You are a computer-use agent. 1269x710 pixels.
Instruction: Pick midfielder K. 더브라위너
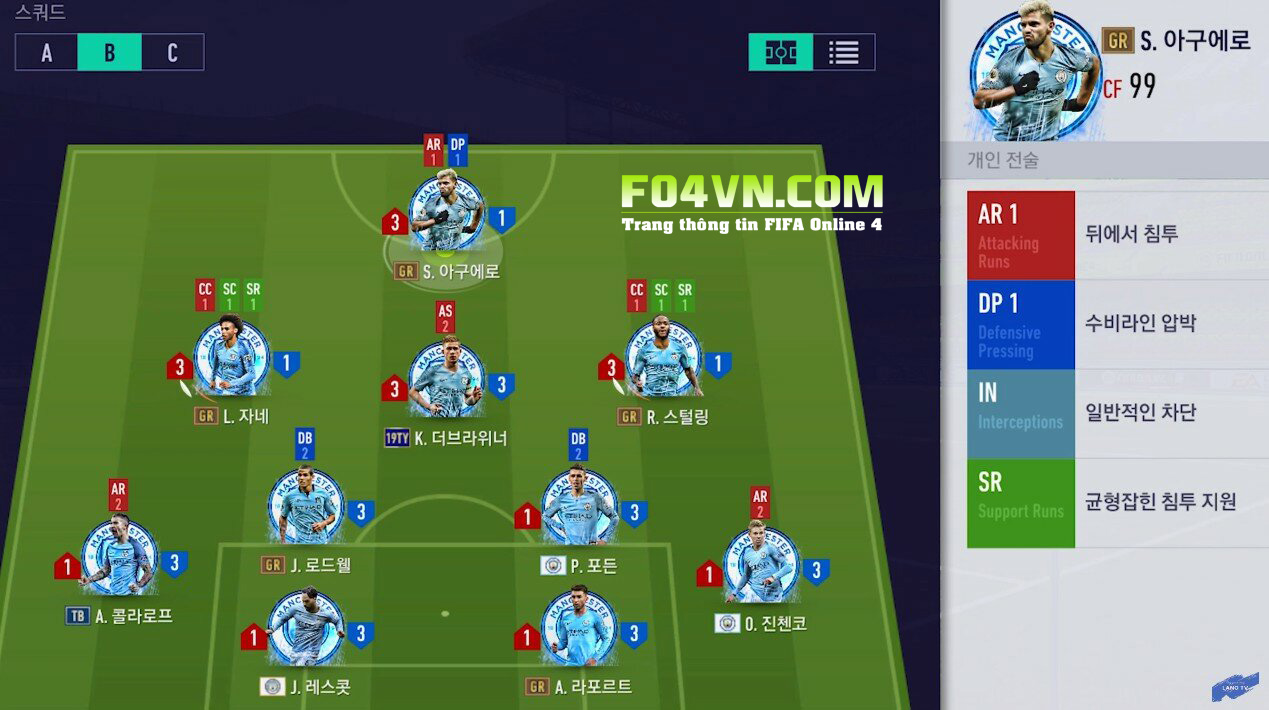446,381
